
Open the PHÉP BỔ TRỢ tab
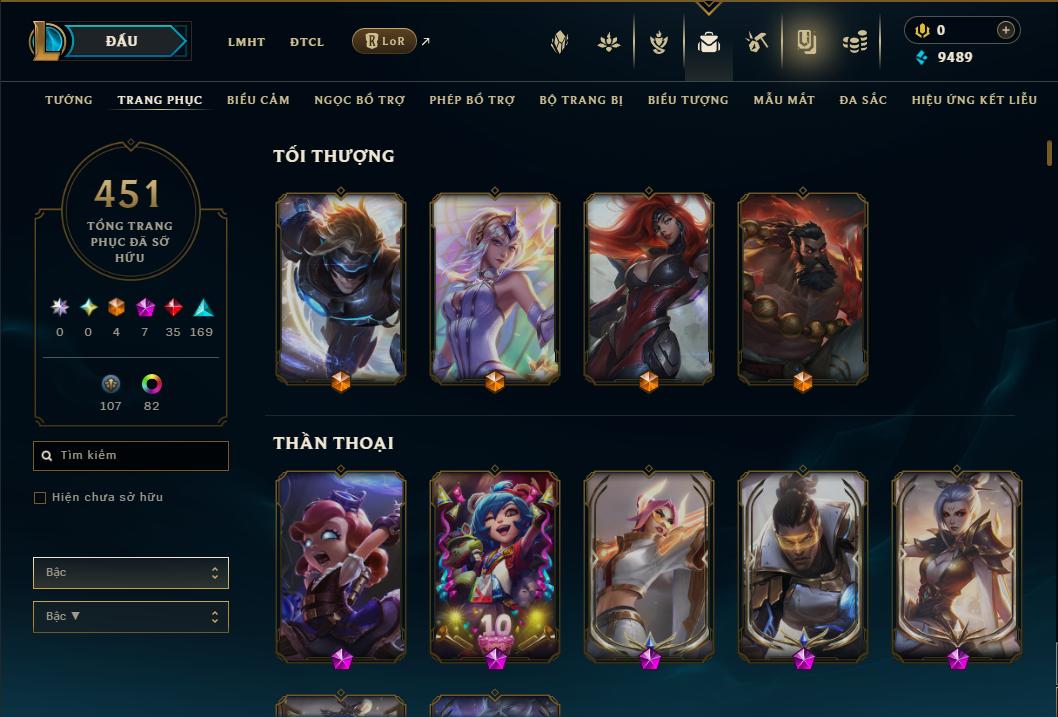click(472, 100)
